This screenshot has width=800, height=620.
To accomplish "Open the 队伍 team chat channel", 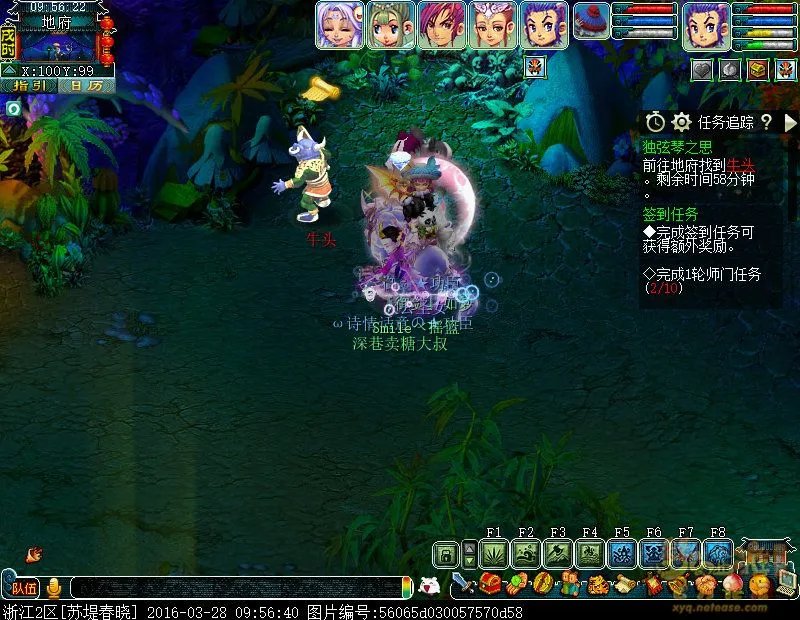I will pos(22,588).
